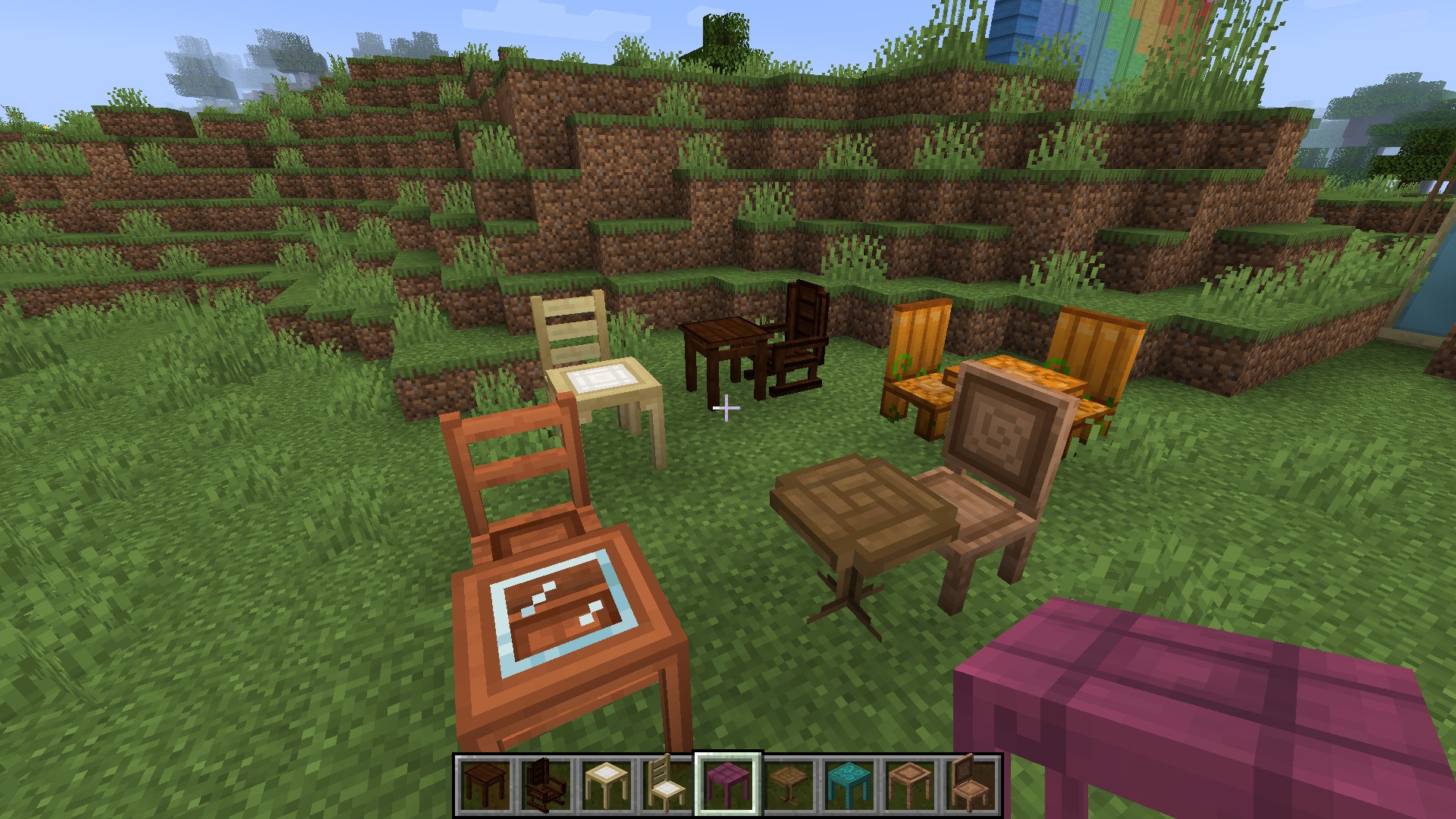
Task: Select the dark oak table hotbar slot
Action: pos(485,784)
